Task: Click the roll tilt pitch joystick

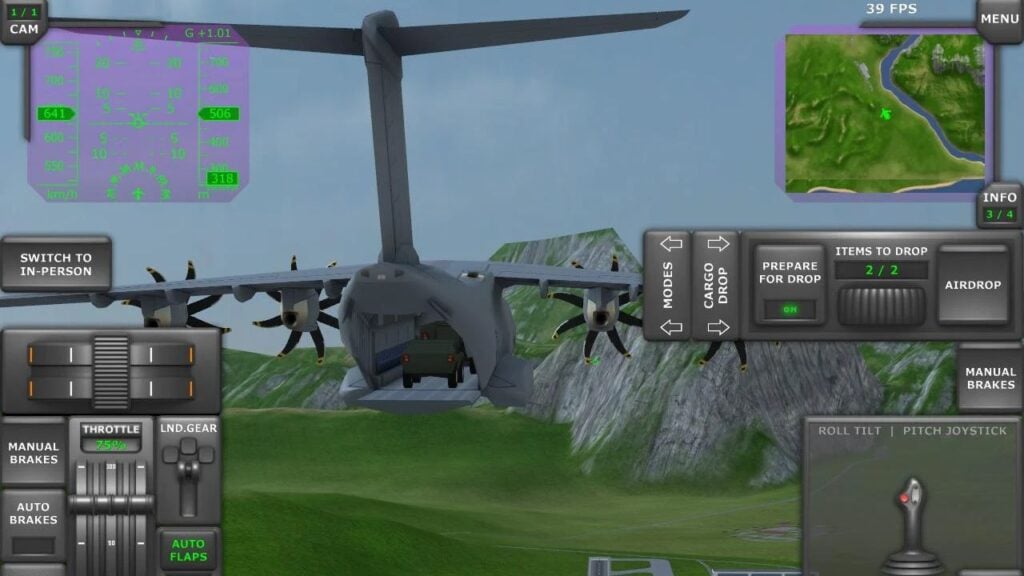Action: click(x=911, y=500)
